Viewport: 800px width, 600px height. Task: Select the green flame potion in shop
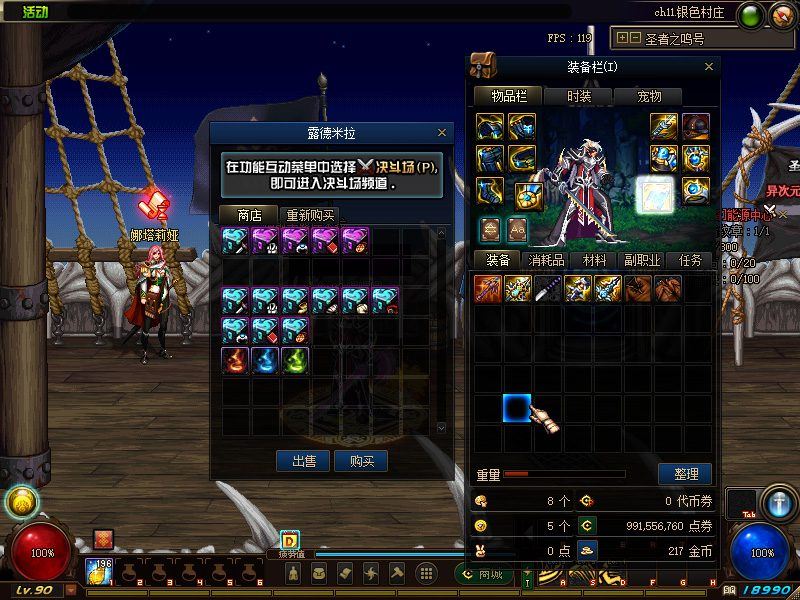coord(295,361)
